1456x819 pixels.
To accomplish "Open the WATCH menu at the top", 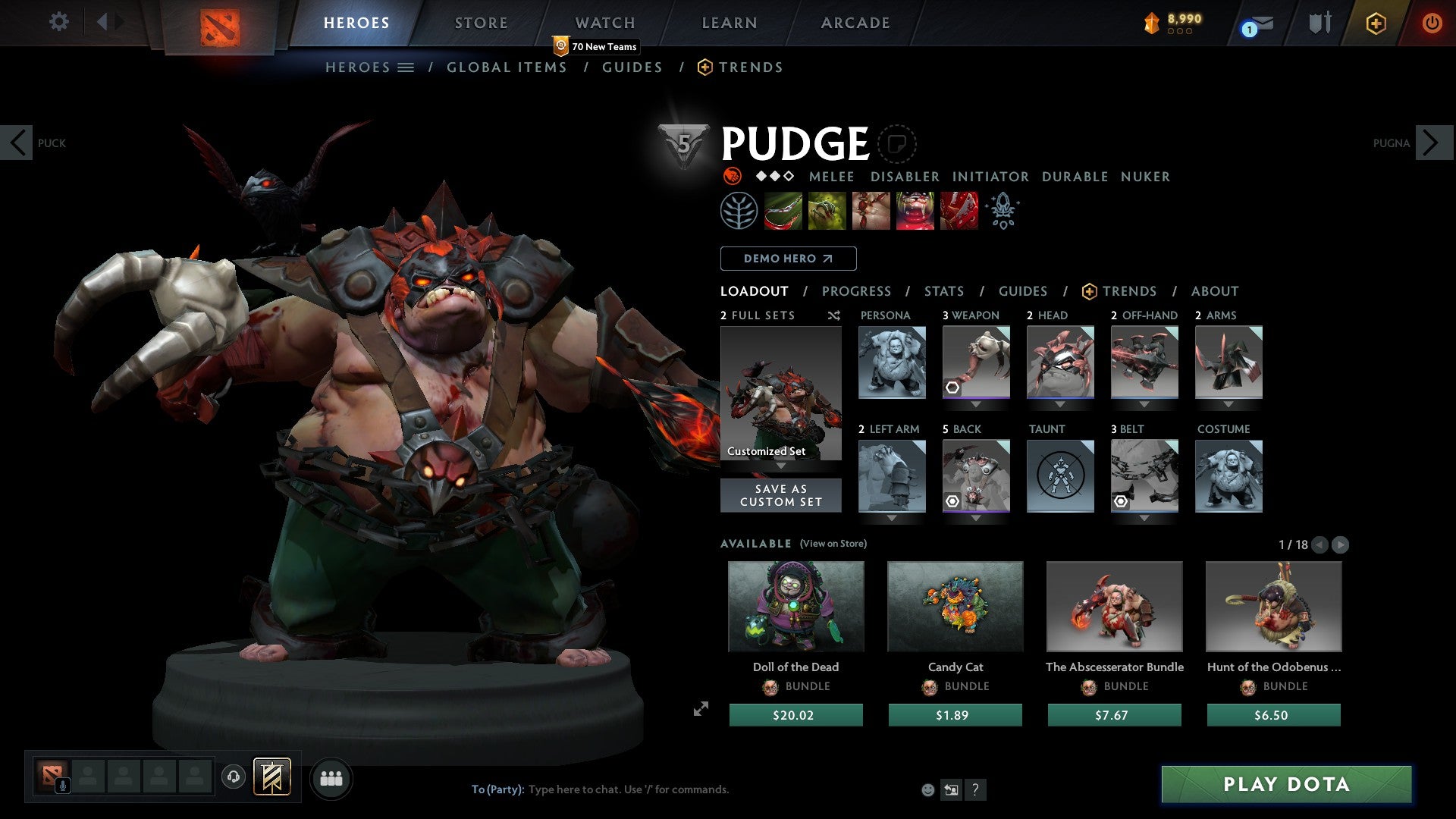I will coord(604,22).
